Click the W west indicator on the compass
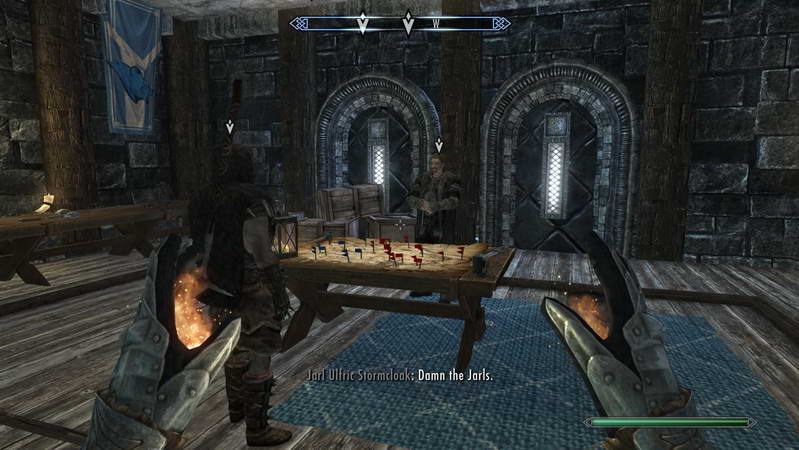 point(436,23)
